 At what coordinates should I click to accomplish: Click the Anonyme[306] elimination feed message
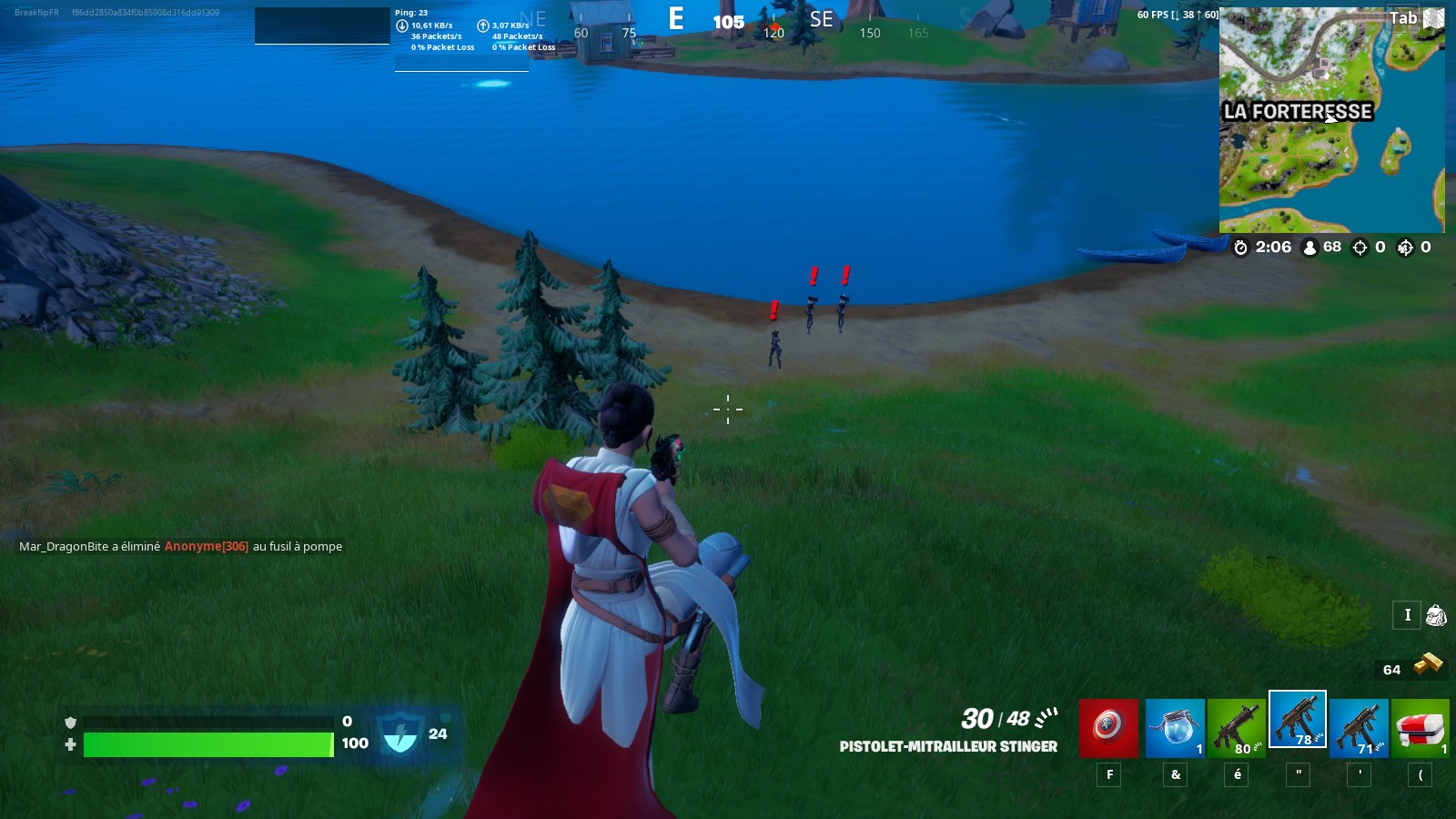[204, 546]
